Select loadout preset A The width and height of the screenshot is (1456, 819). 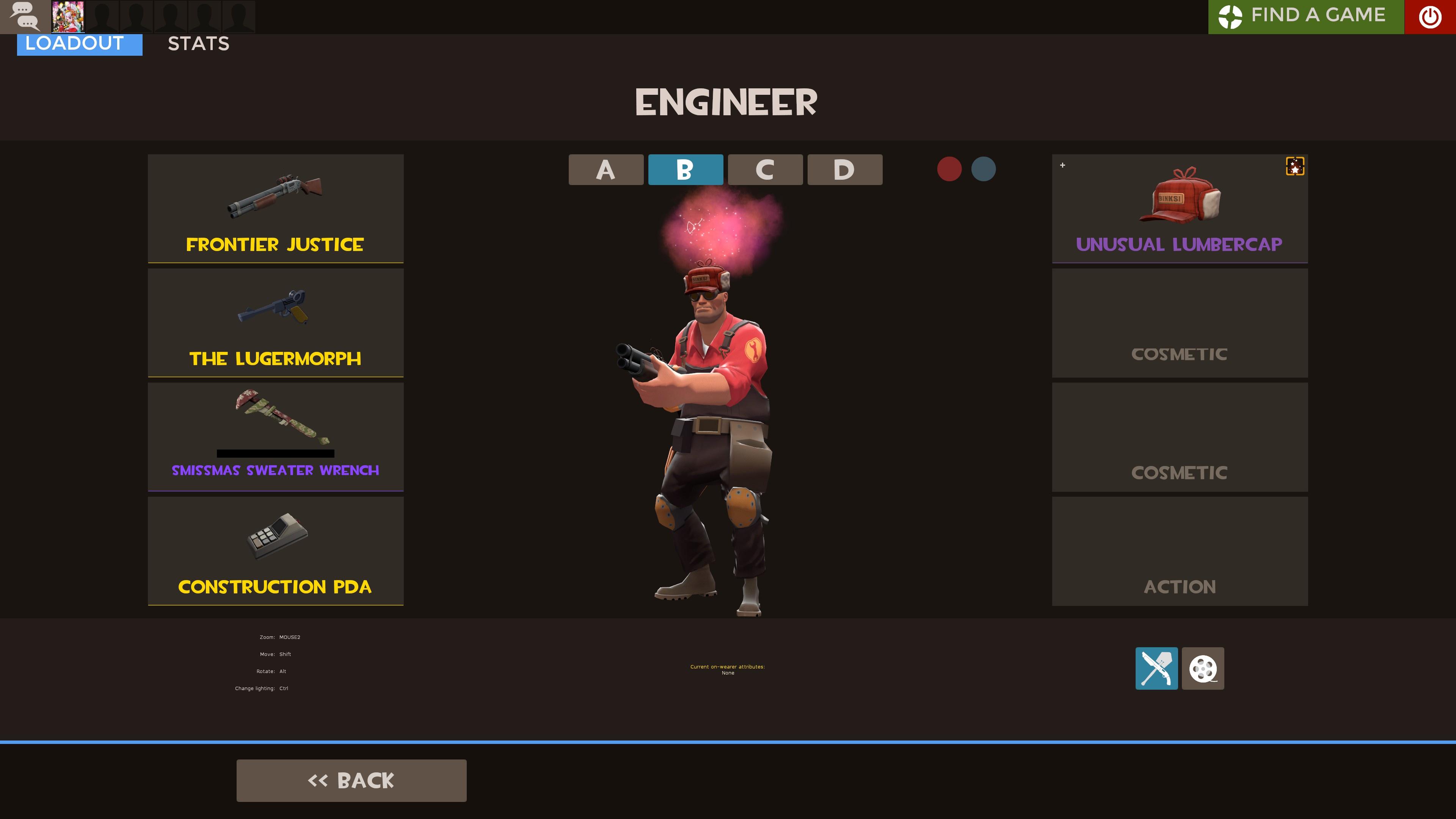click(x=606, y=169)
